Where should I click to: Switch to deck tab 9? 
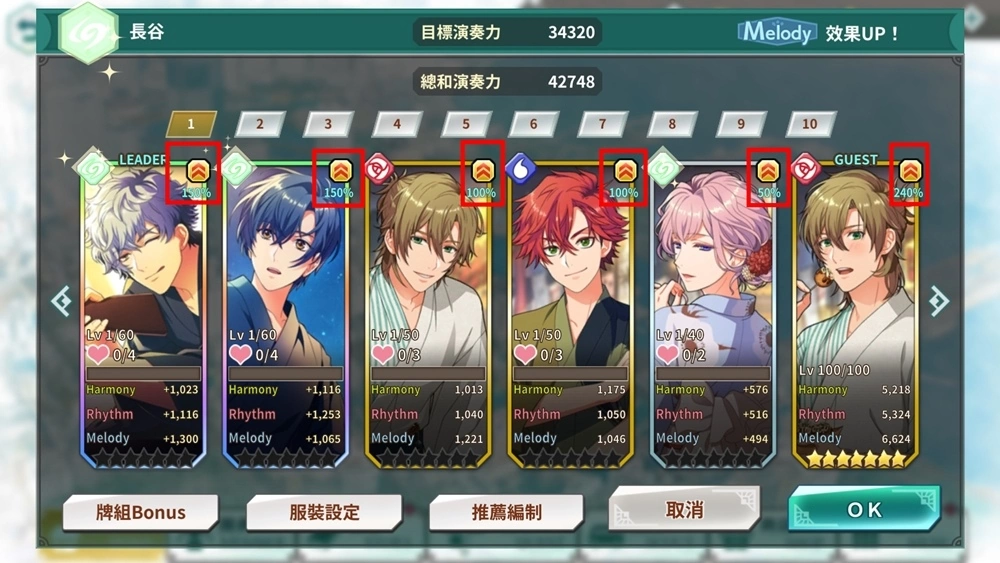coord(740,124)
